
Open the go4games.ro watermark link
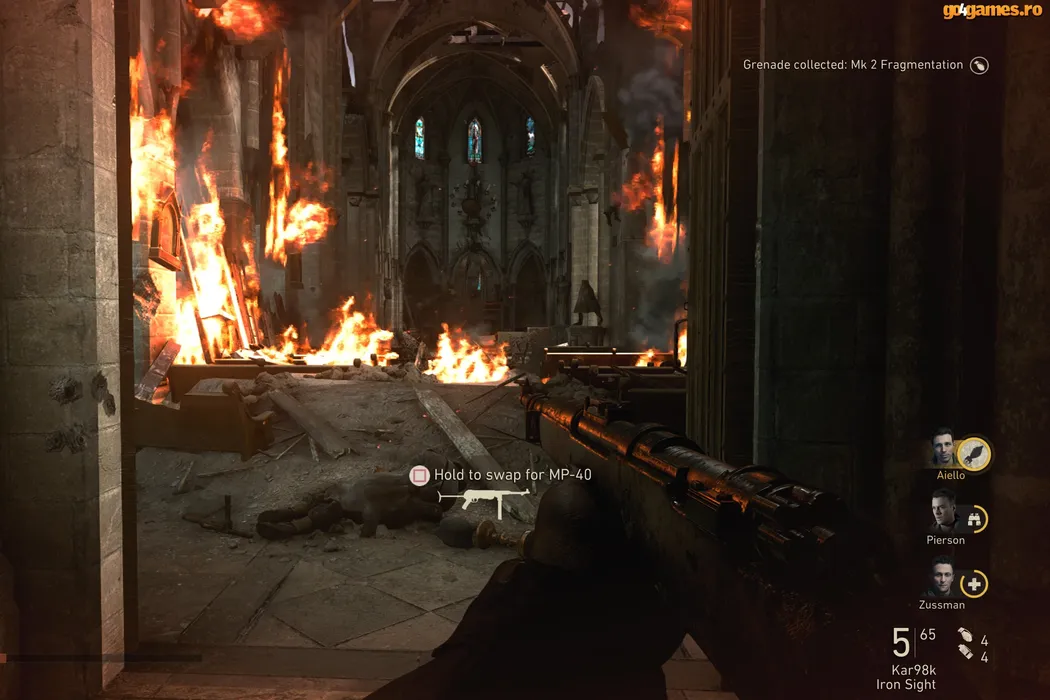(x=993, y=11)
